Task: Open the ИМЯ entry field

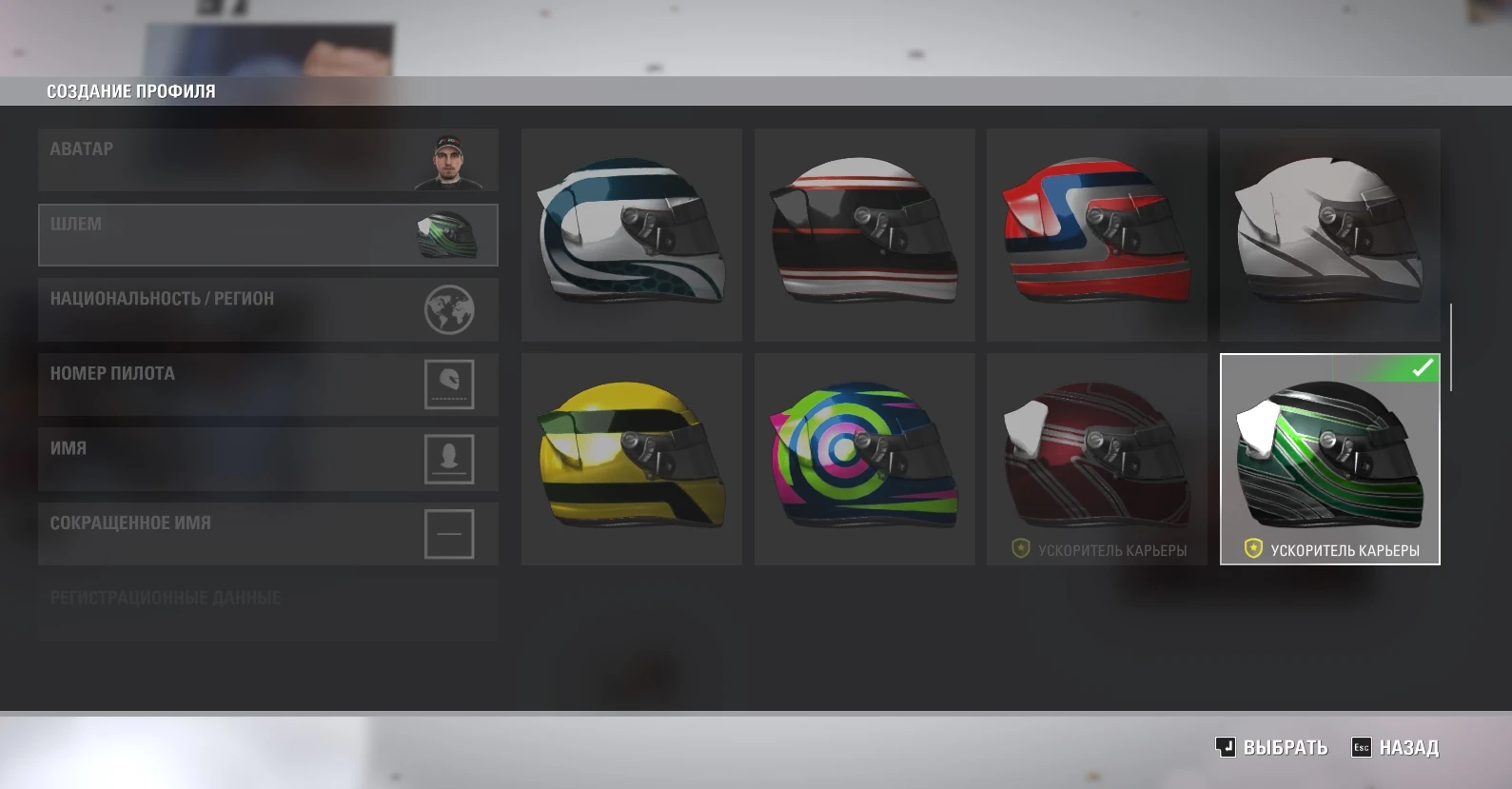Action: [267, 458]
